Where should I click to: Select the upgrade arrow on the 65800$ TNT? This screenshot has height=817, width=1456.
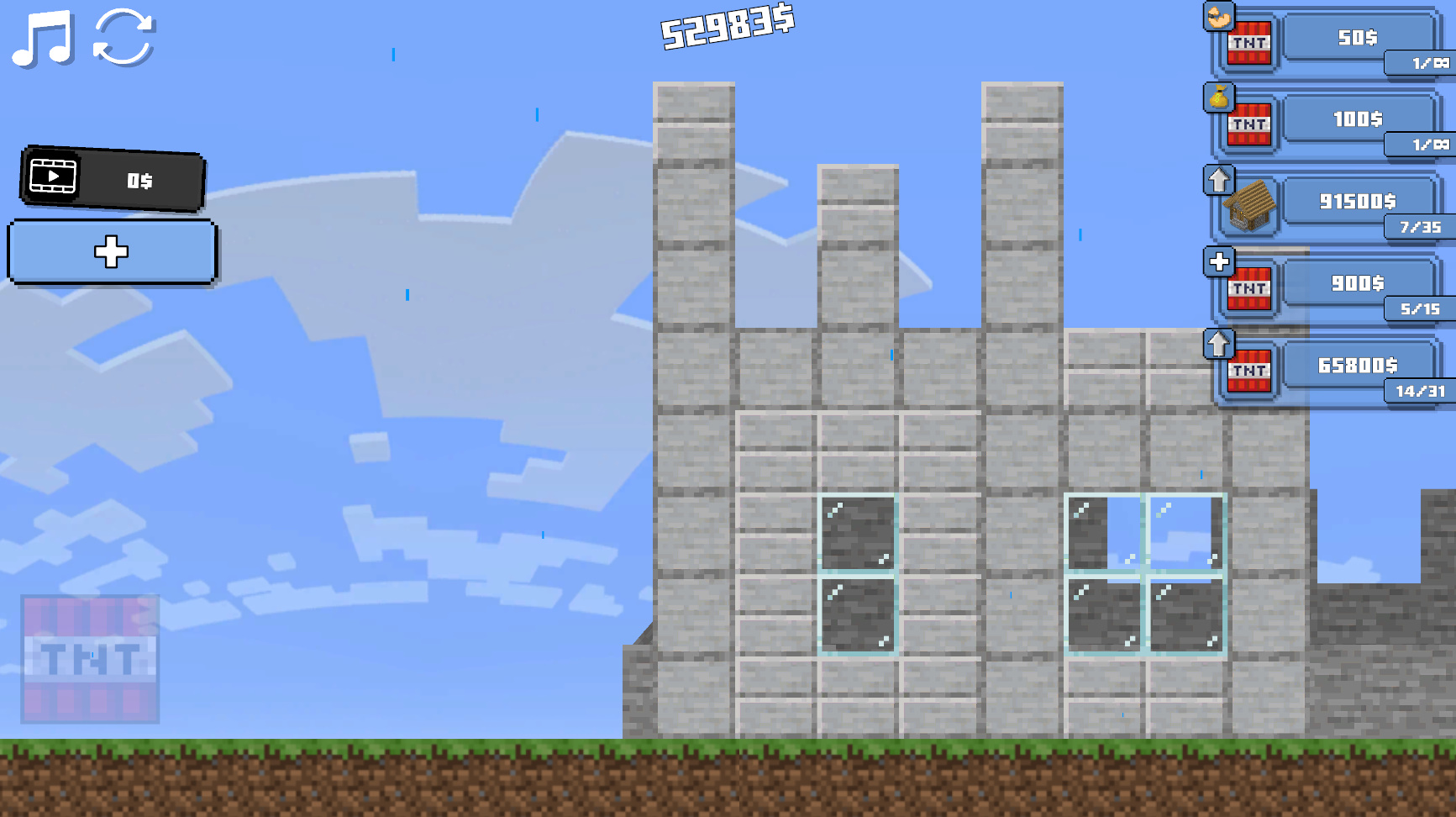(x=1220, y=343)
